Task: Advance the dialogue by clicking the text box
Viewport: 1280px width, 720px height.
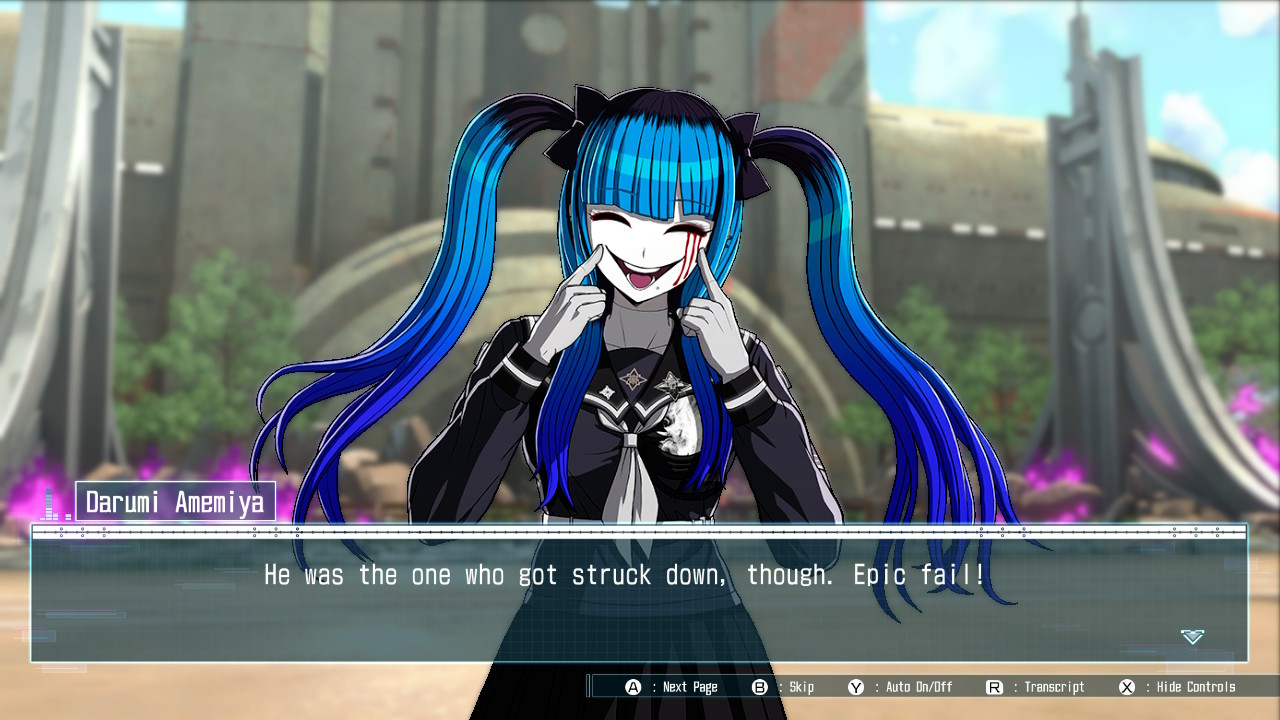Action: click(x=639, y=600)
